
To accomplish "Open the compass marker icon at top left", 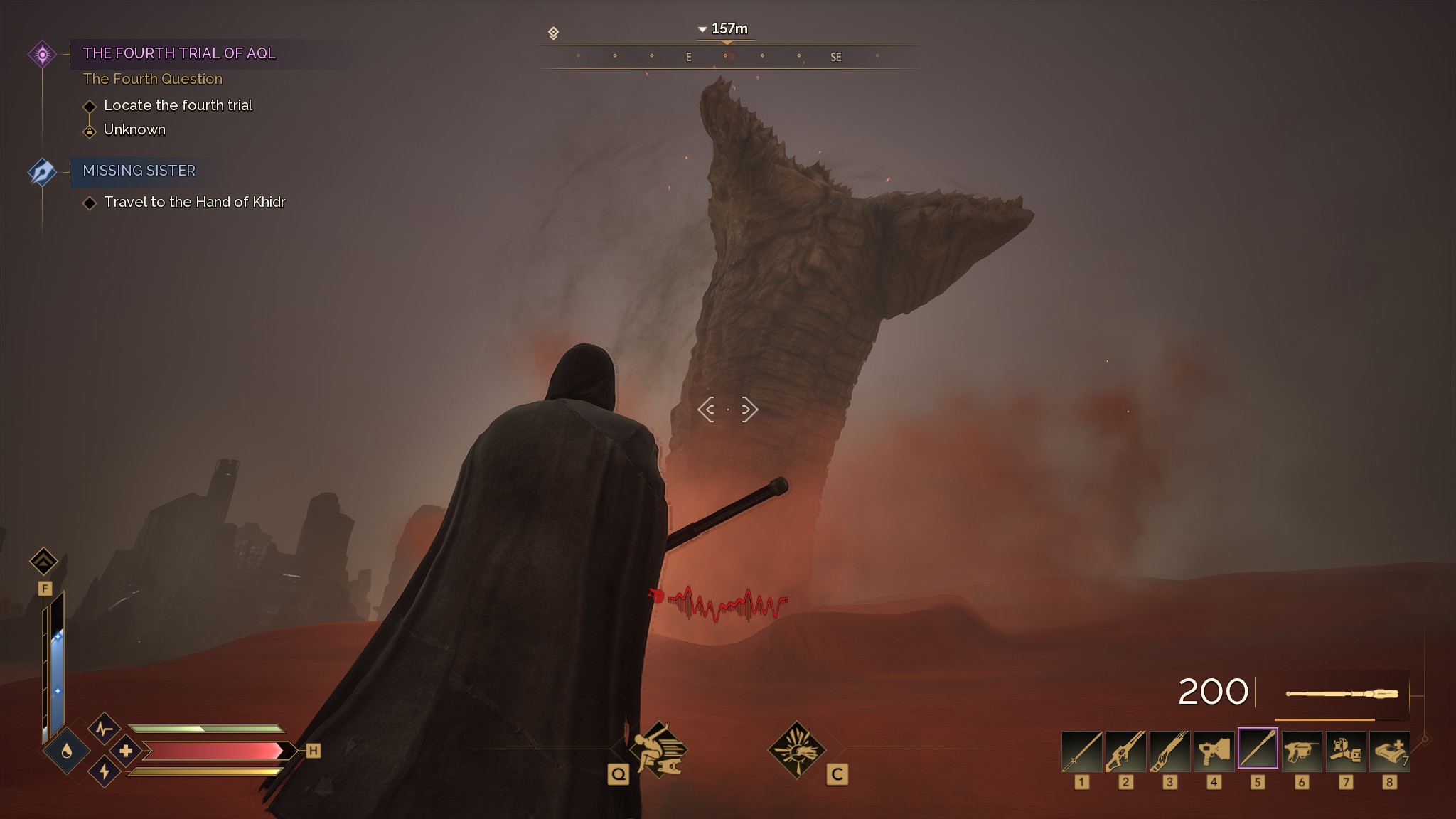I will pos(553,32).
